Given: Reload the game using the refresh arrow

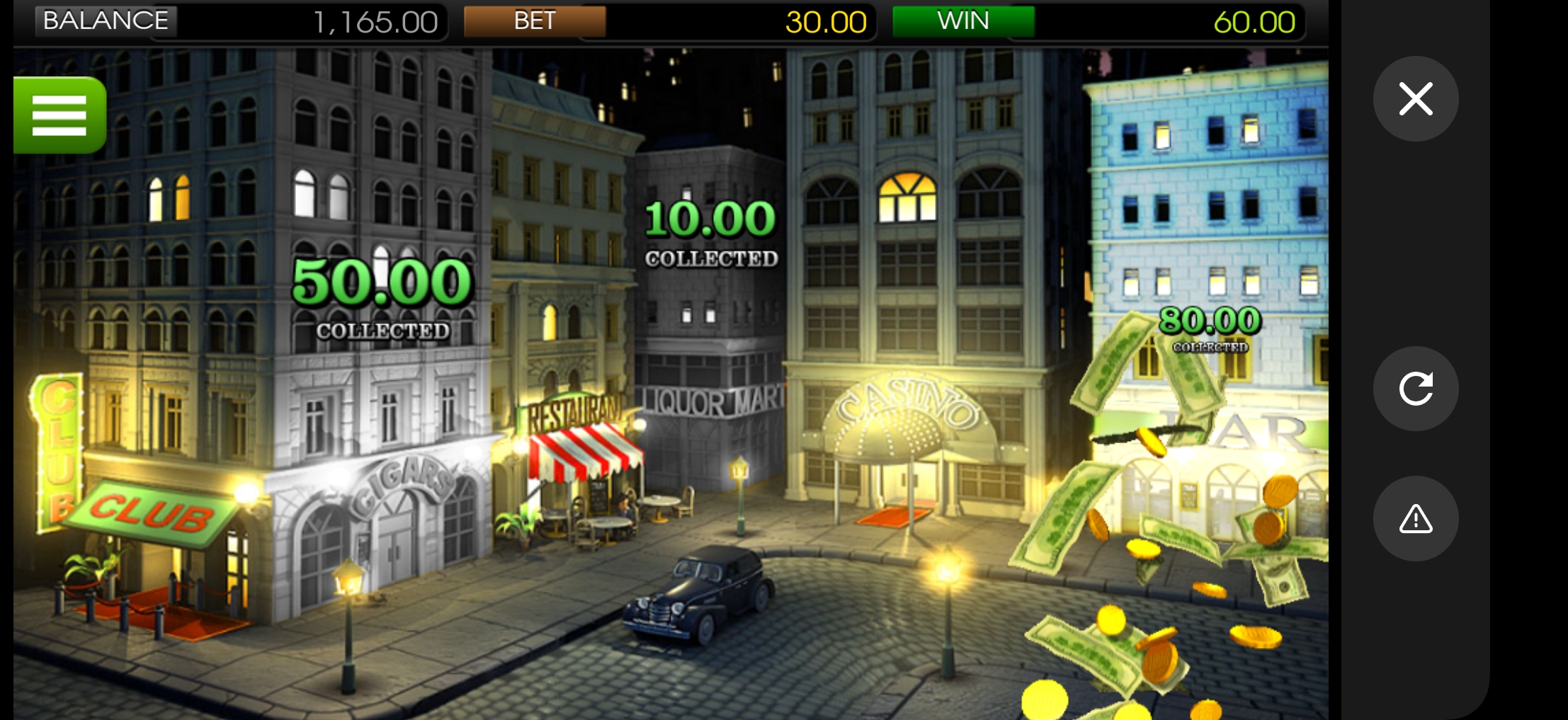Looking at the screenshot, I should point(1415,389).
